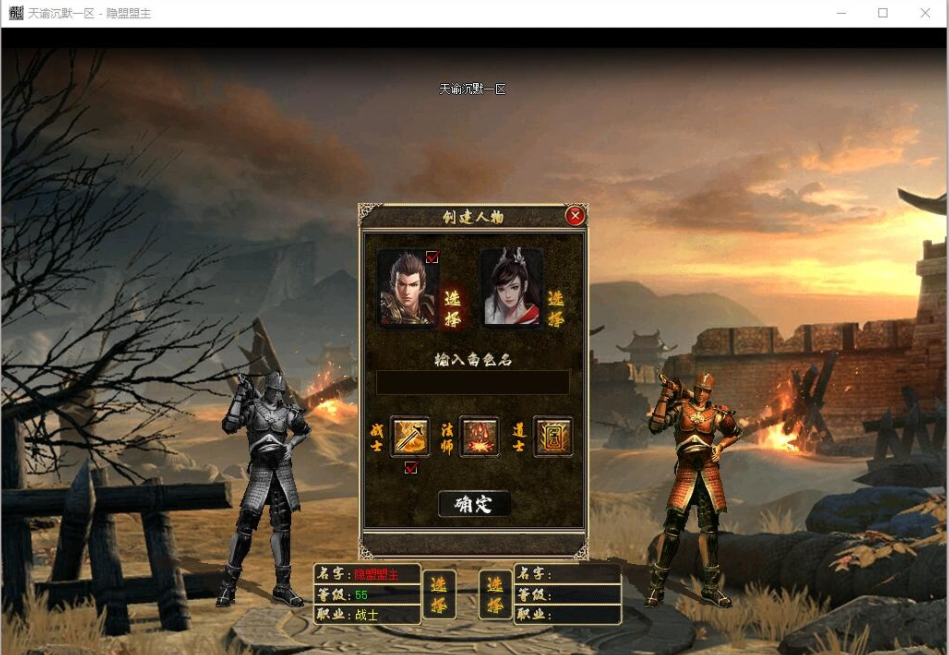The image size is (949, 655).
Task: Choose the 法师 mage flame icon
Action: point(479,437)
